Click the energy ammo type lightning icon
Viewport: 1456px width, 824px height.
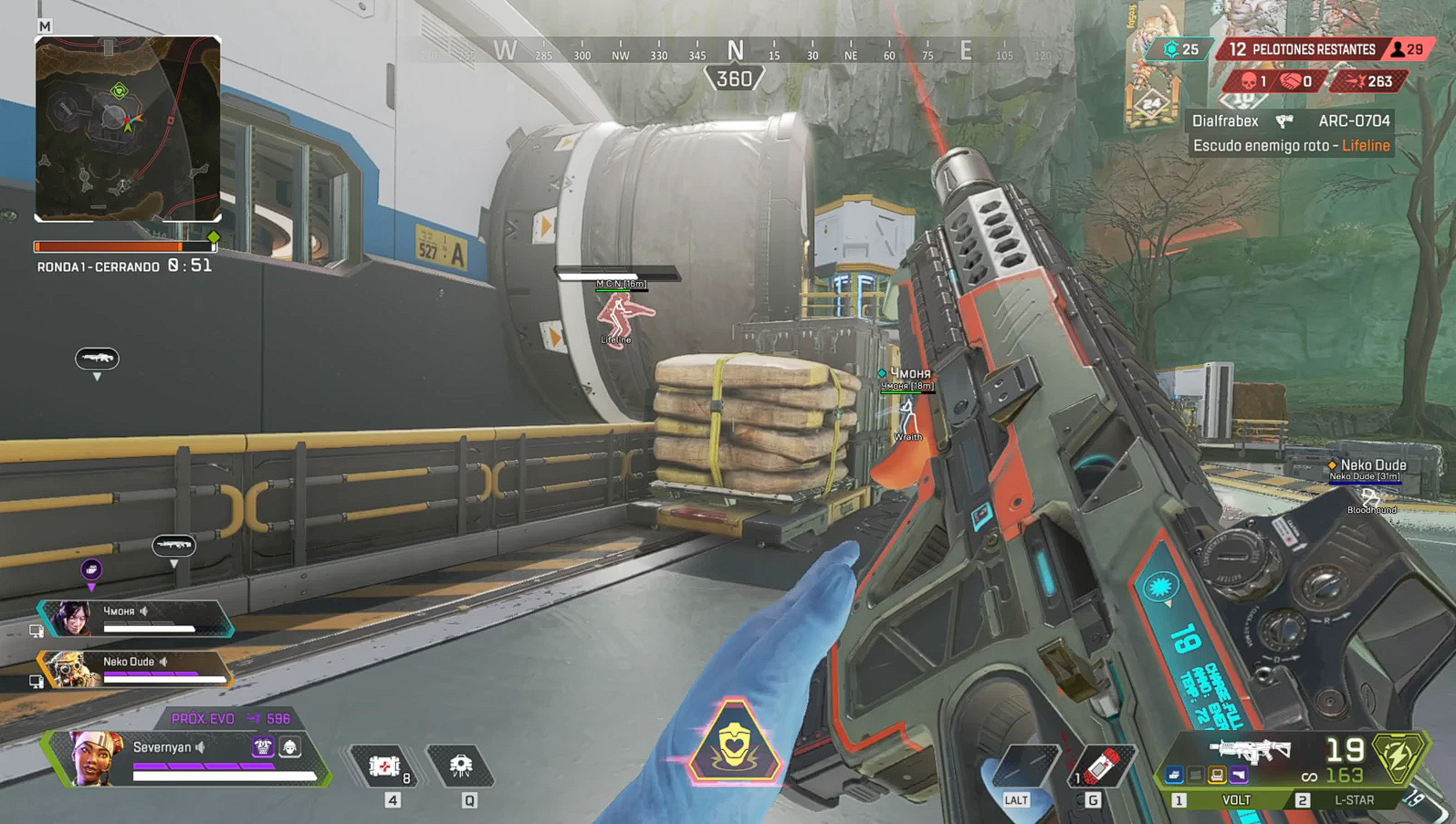pyautogui.click(x=1398, y=756)
